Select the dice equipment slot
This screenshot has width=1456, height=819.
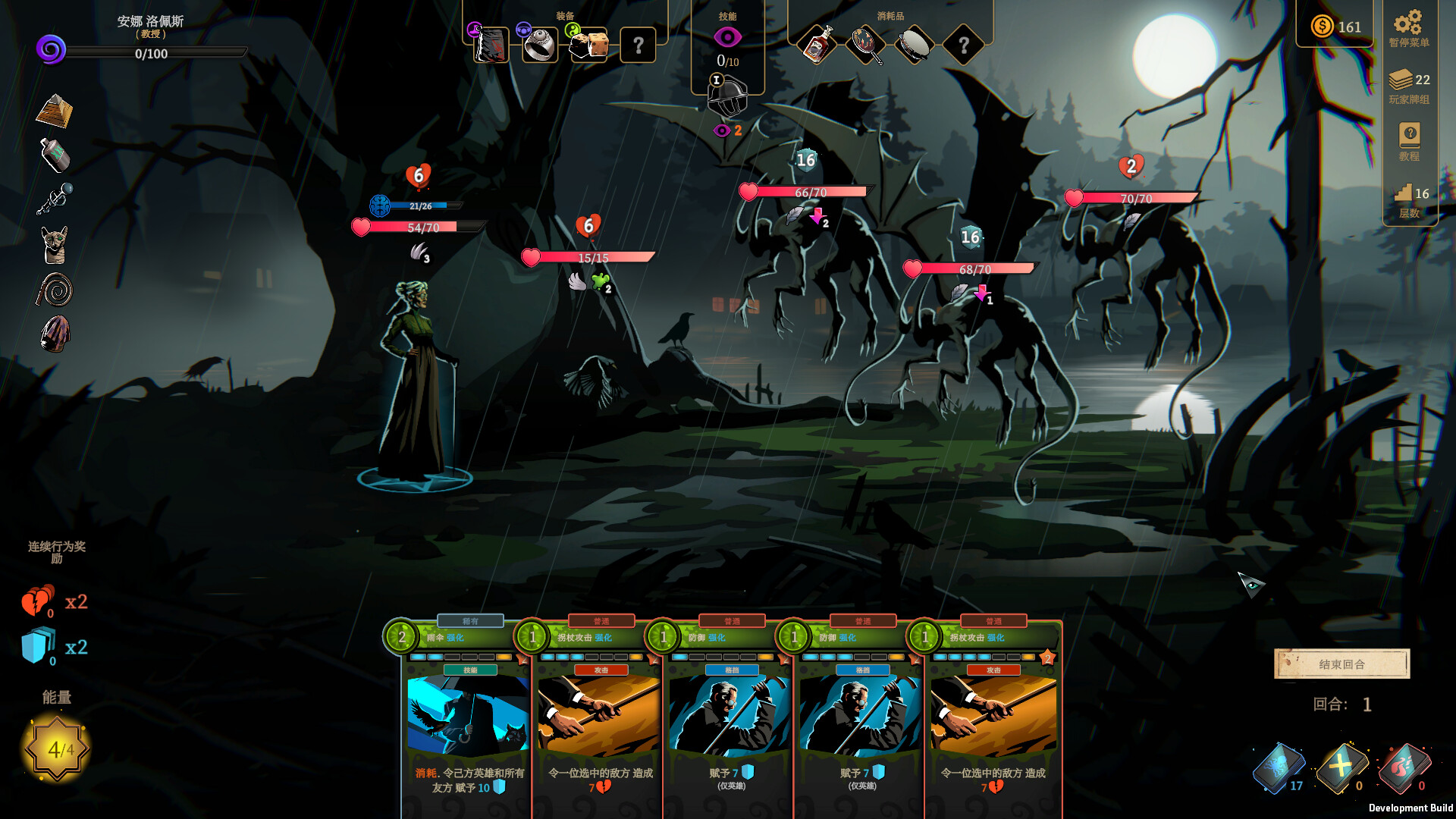[x=589, y=45]
